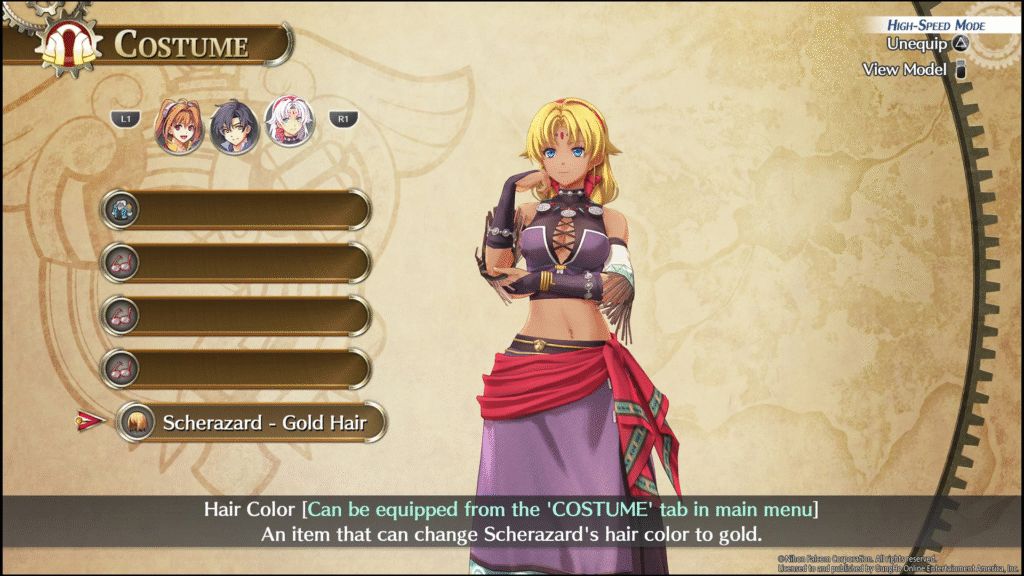Select the Scherazard - Gold Hair slot

pyautogui.click(x=250, y=422)
